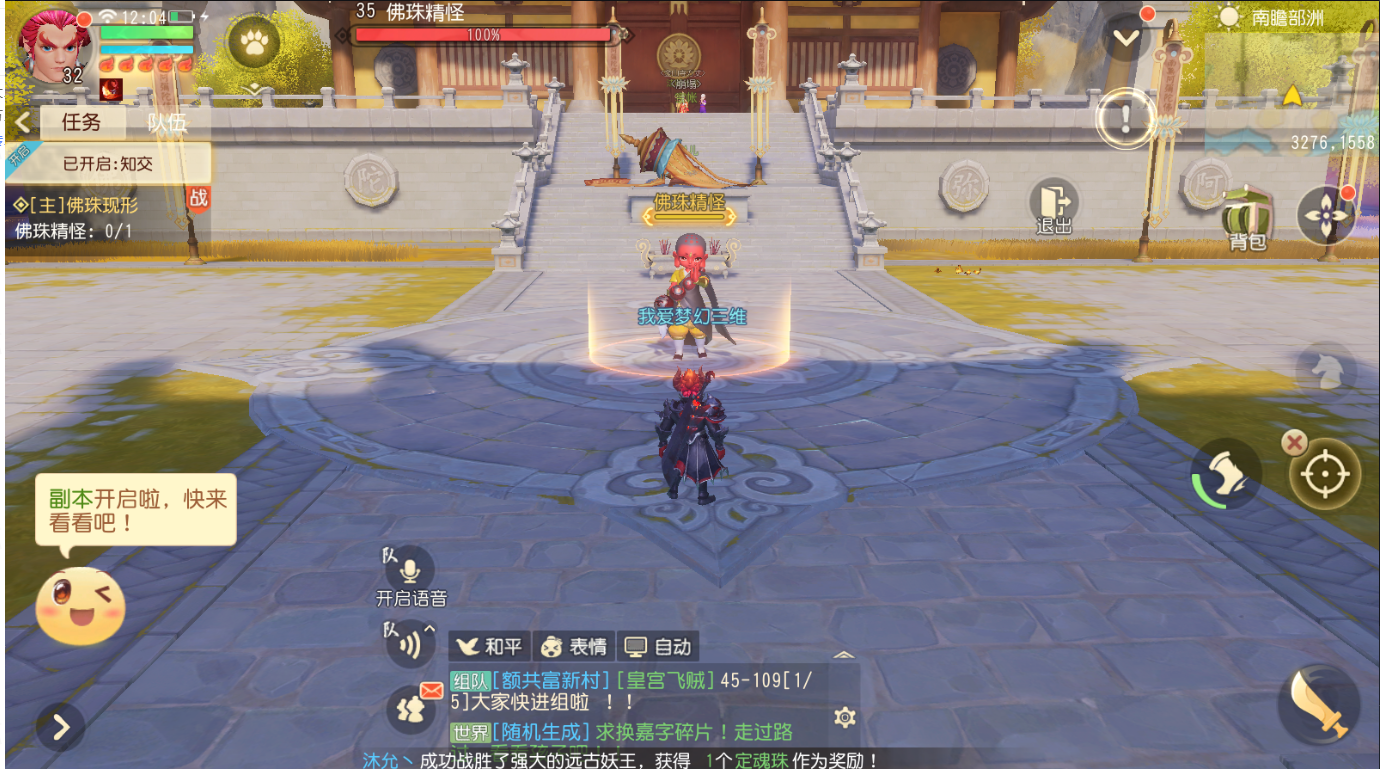Viewport: 1380px width, 769px height.
Task: Toggle 自动 auto mode
Action: click(x=657, y=646)
